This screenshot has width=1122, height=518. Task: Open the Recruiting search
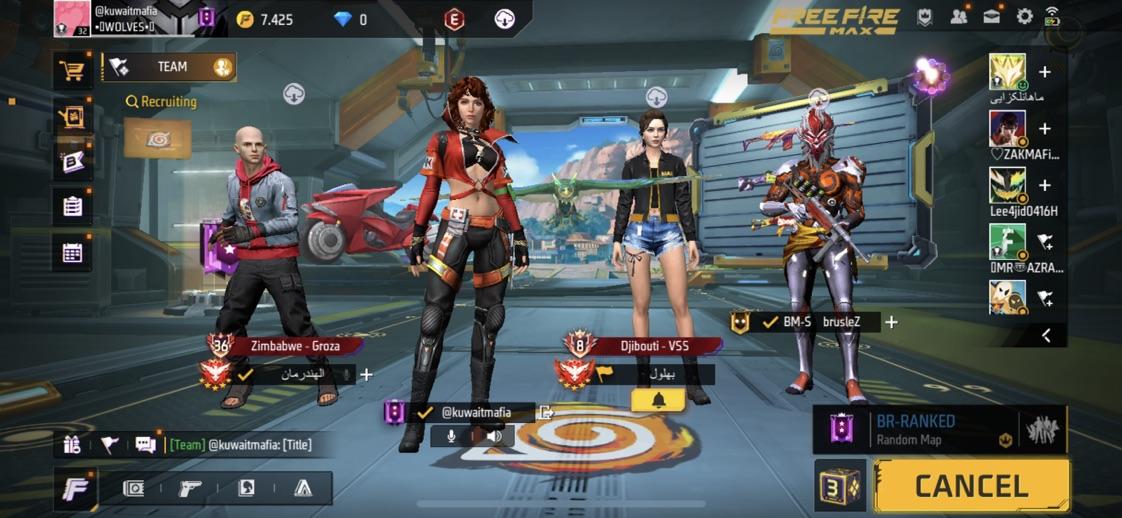coord(161,101)
